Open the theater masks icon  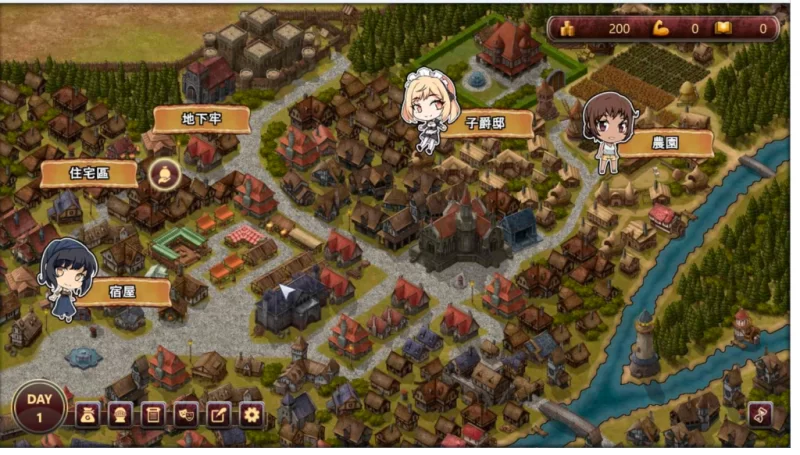(186, 414)
